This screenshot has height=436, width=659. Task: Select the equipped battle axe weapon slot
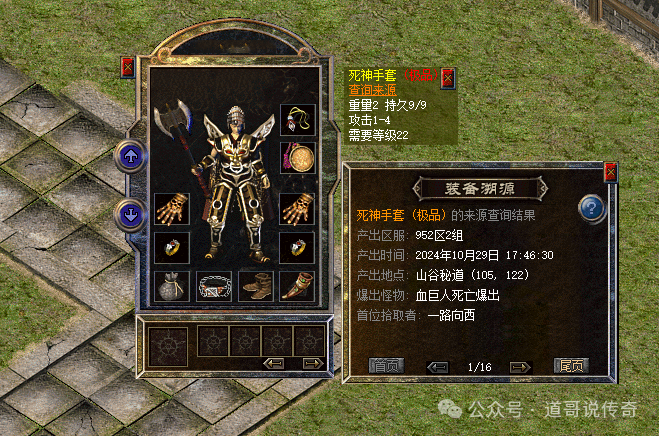tap(171, 125)
